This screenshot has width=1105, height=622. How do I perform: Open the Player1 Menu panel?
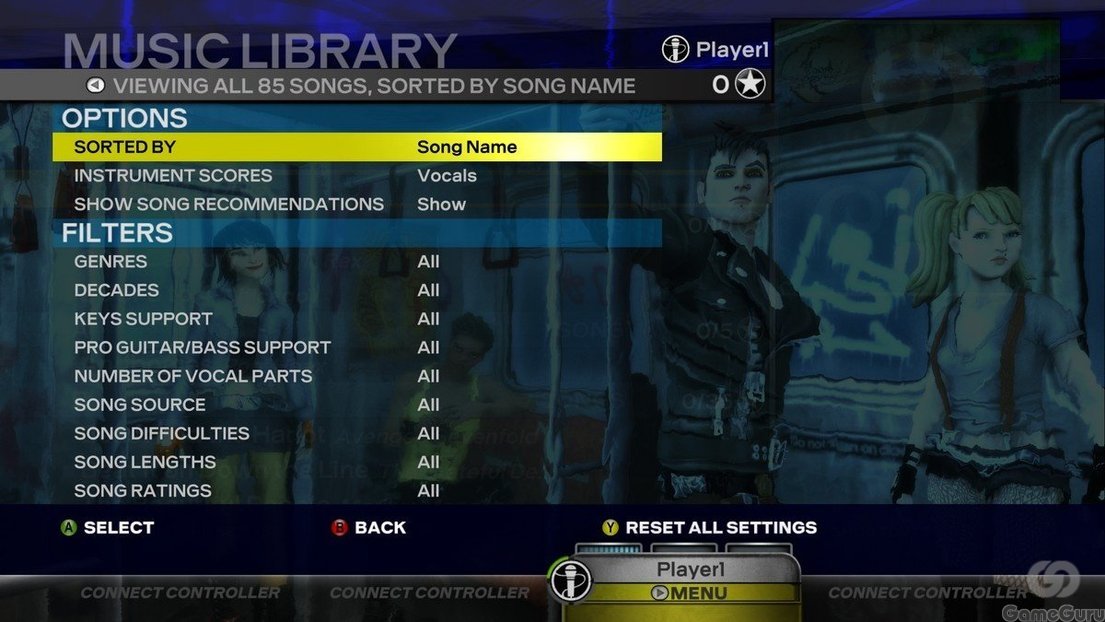pos(689,592)
